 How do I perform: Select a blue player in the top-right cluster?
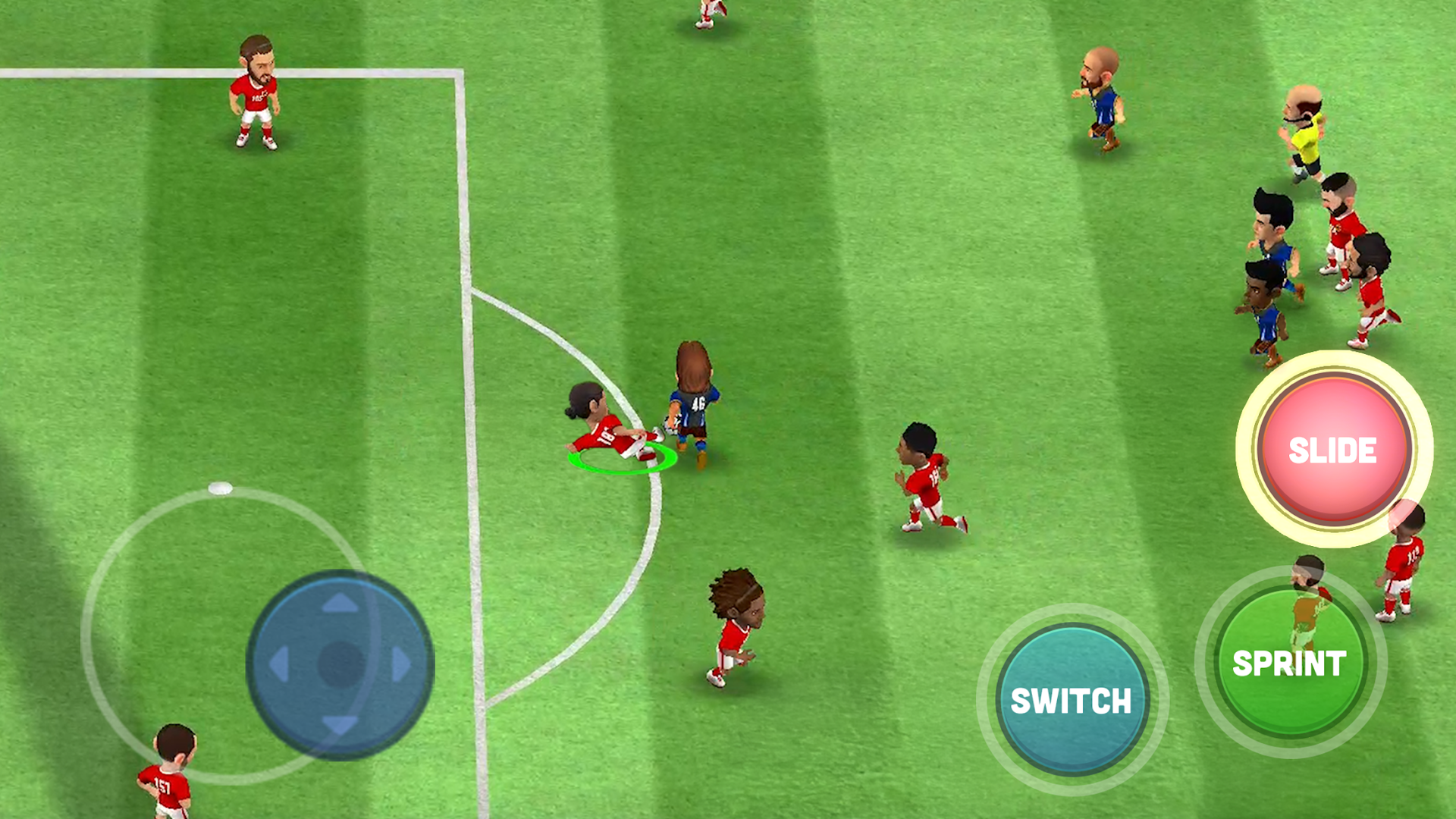pos(1270,227)
